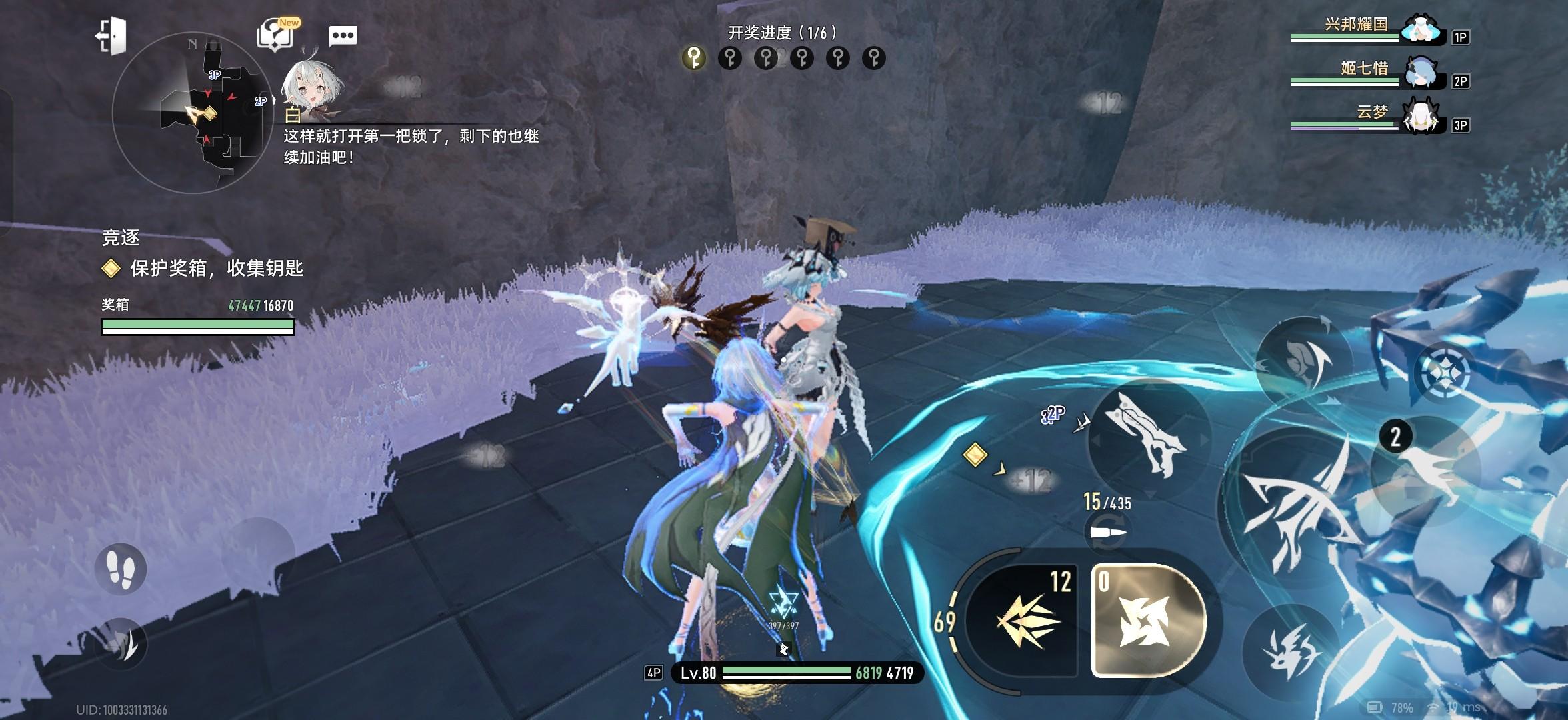Use the dash button at bottom right
1568x720 pixels.
[1290, 651]
